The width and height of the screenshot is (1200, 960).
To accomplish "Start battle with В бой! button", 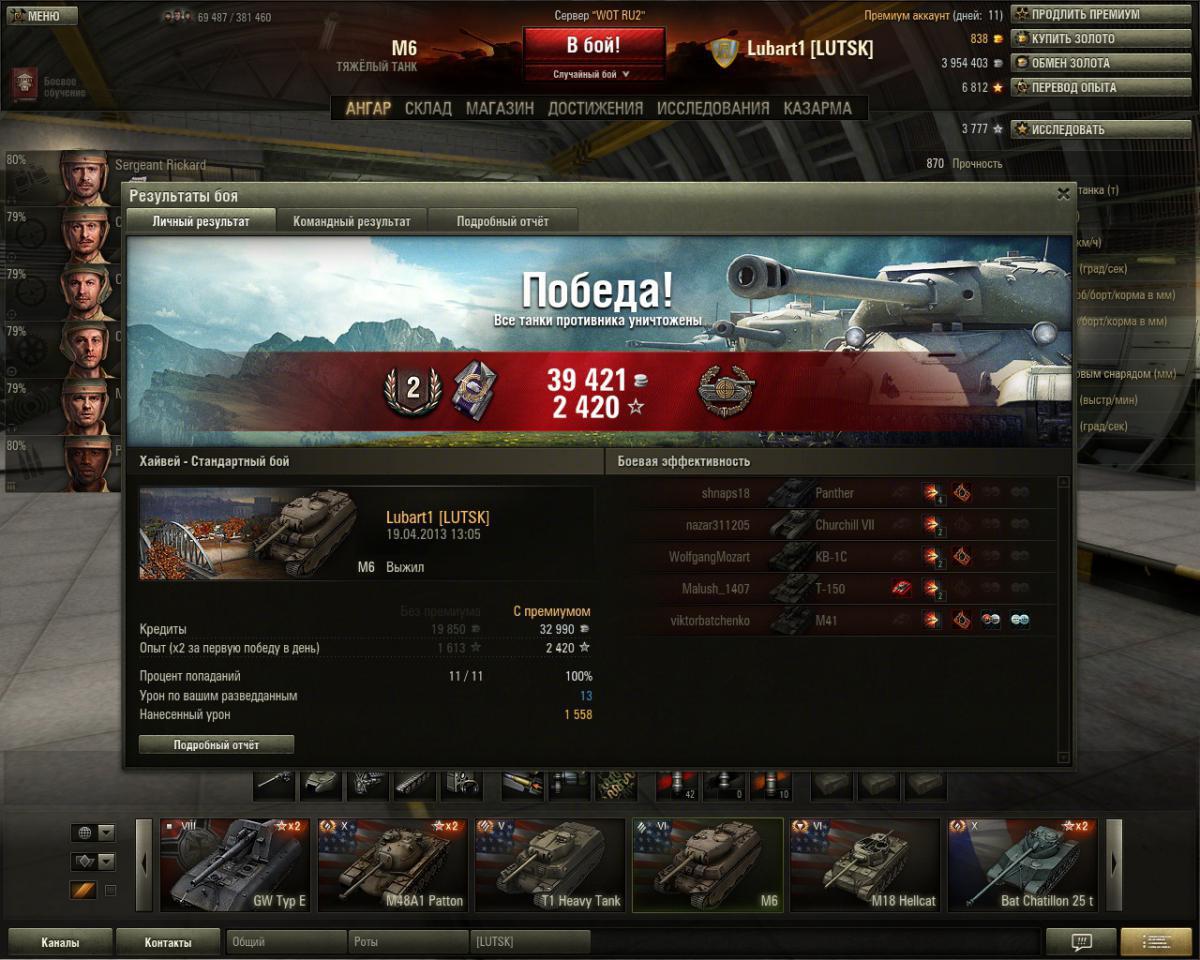I will point(594,46).
